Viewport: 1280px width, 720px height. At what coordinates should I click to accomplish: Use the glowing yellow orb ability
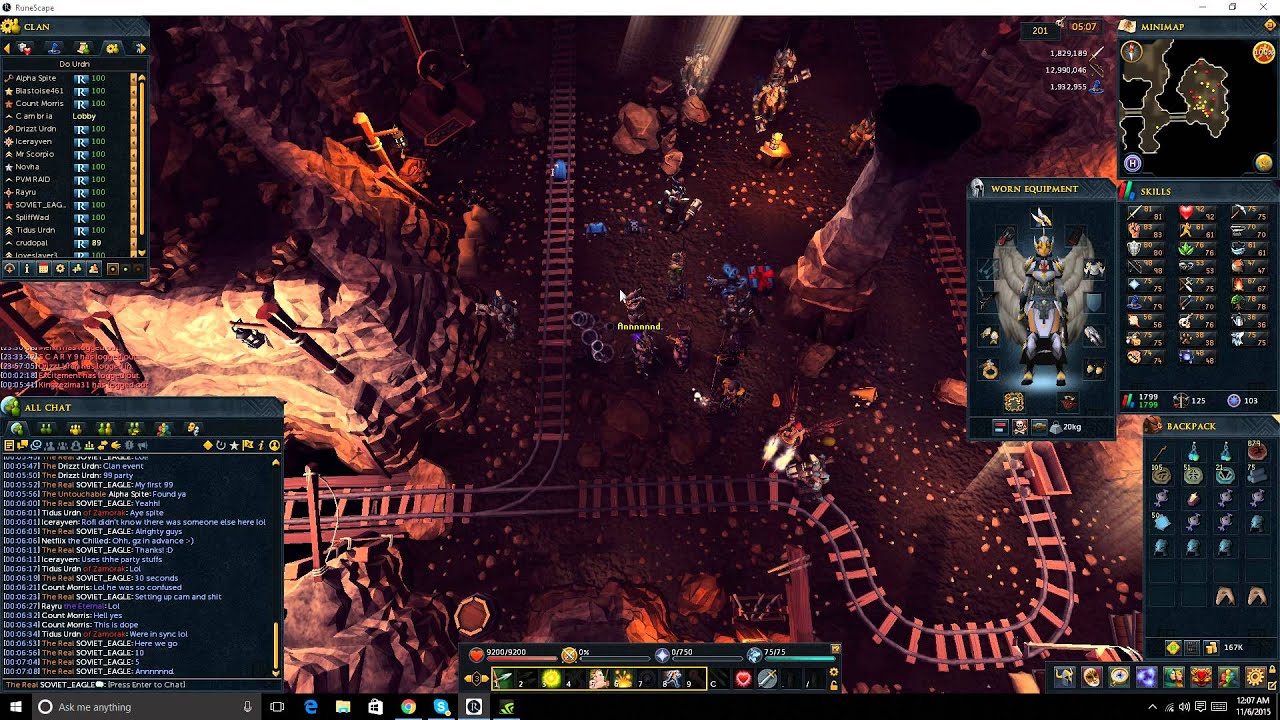click(551, 679)
